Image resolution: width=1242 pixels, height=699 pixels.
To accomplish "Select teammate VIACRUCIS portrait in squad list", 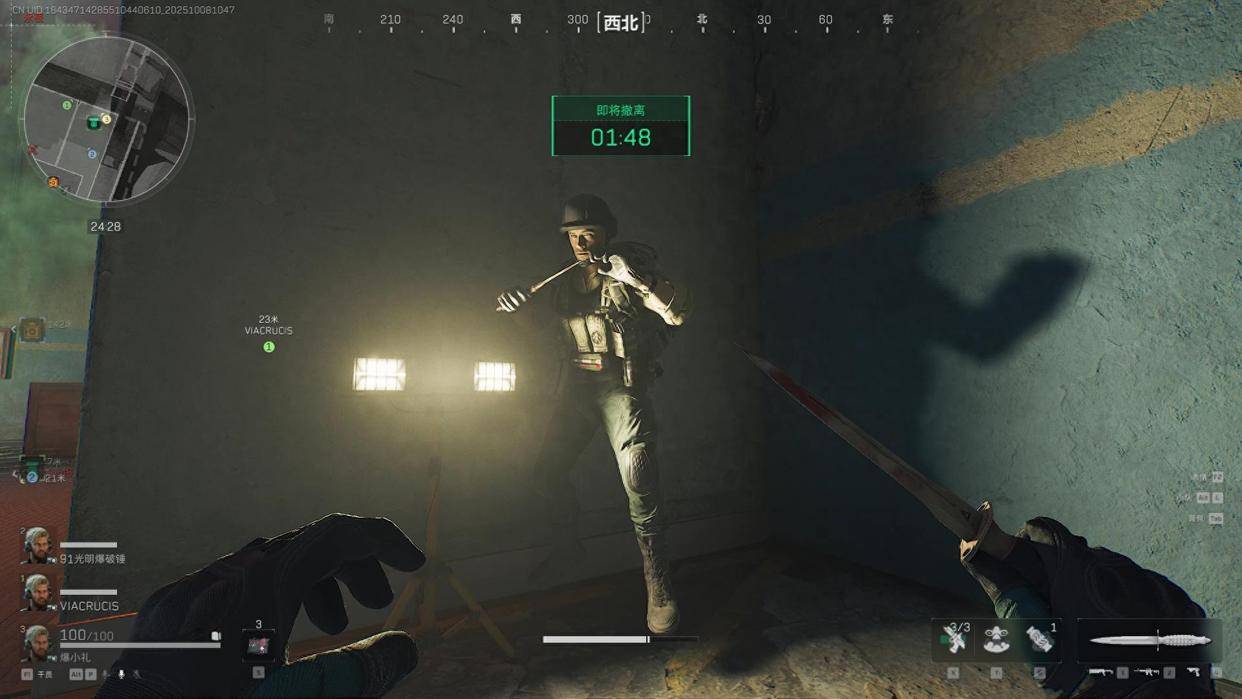I will (37, 592).
